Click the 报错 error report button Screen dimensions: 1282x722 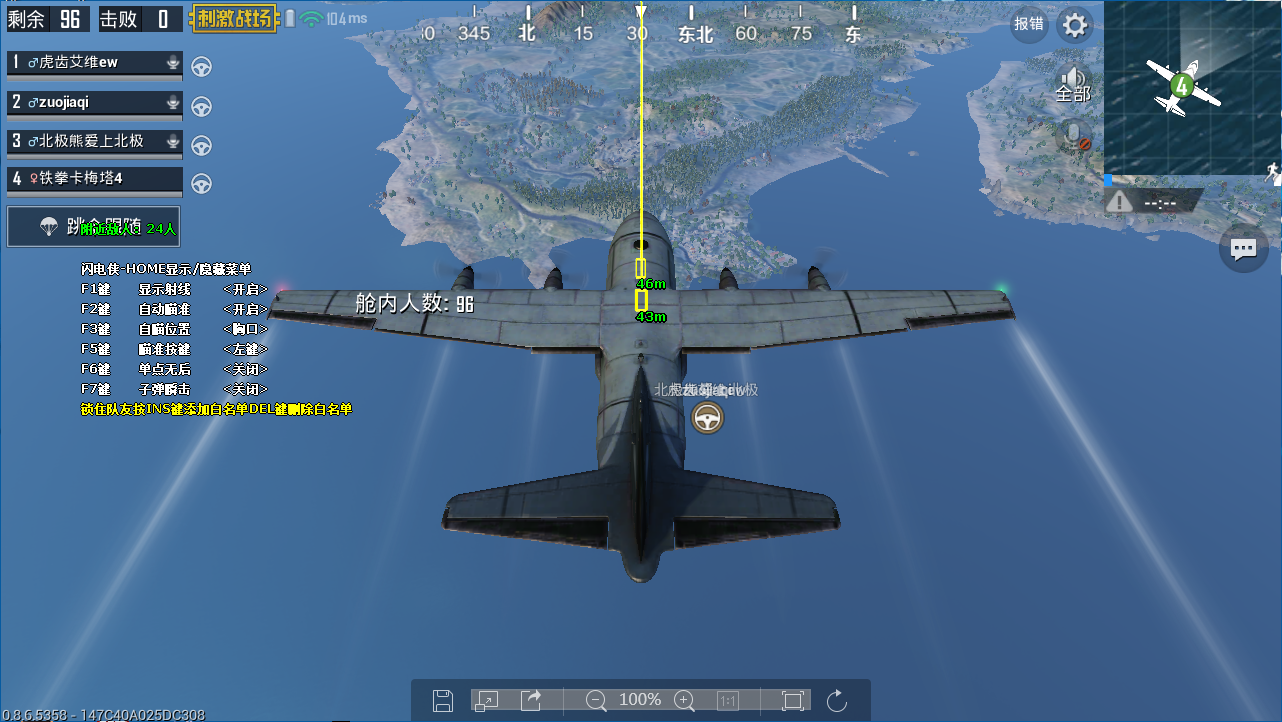pos(1029,25)
